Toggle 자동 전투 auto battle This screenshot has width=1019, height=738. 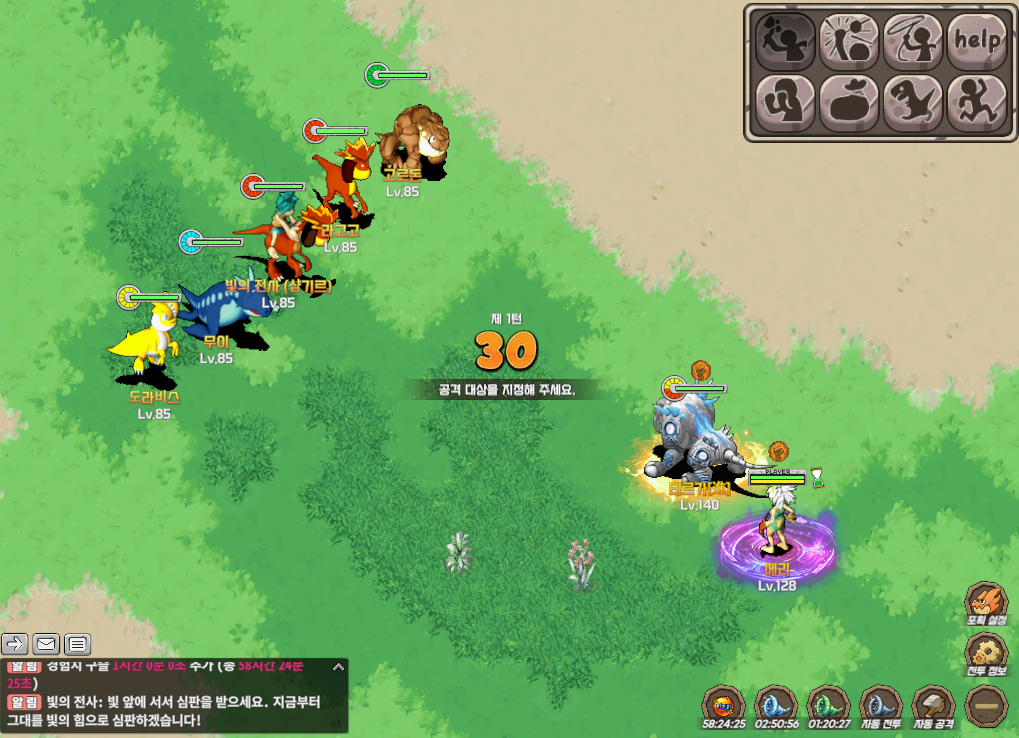[x=881, y=705]
